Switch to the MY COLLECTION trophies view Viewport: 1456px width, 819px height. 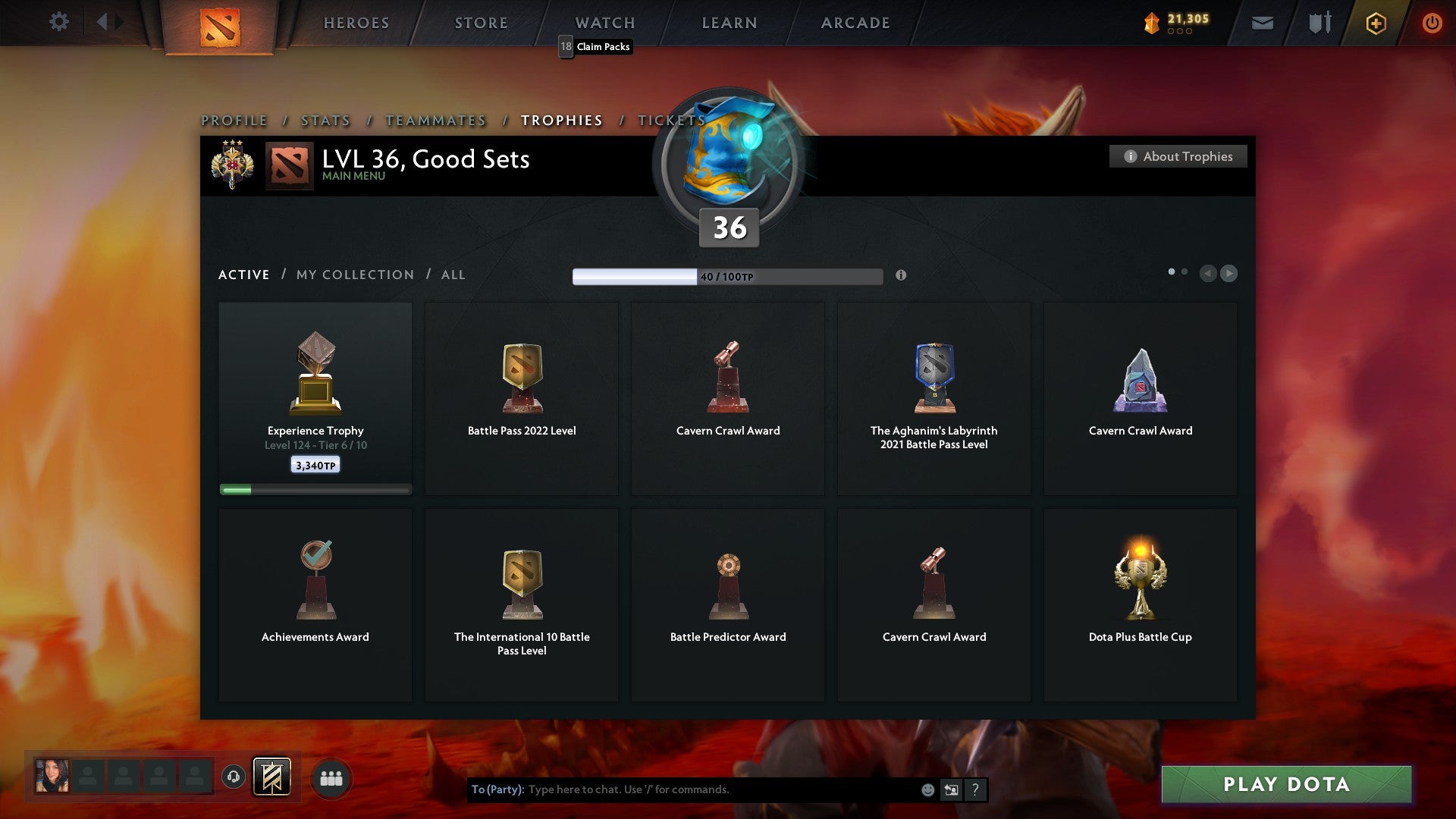coord(353,275)
